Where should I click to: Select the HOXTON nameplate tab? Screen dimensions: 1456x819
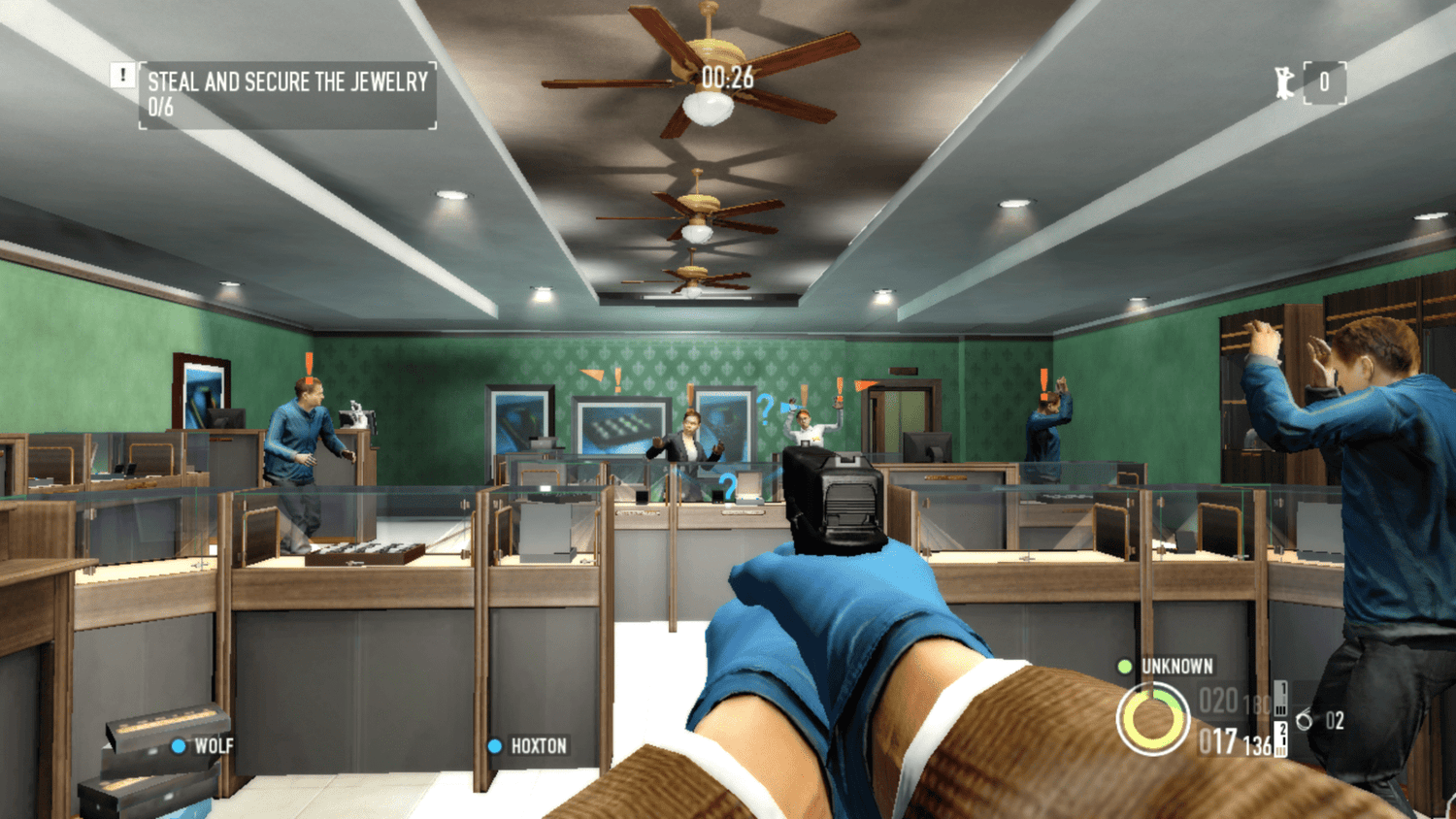tap(537, 747)
